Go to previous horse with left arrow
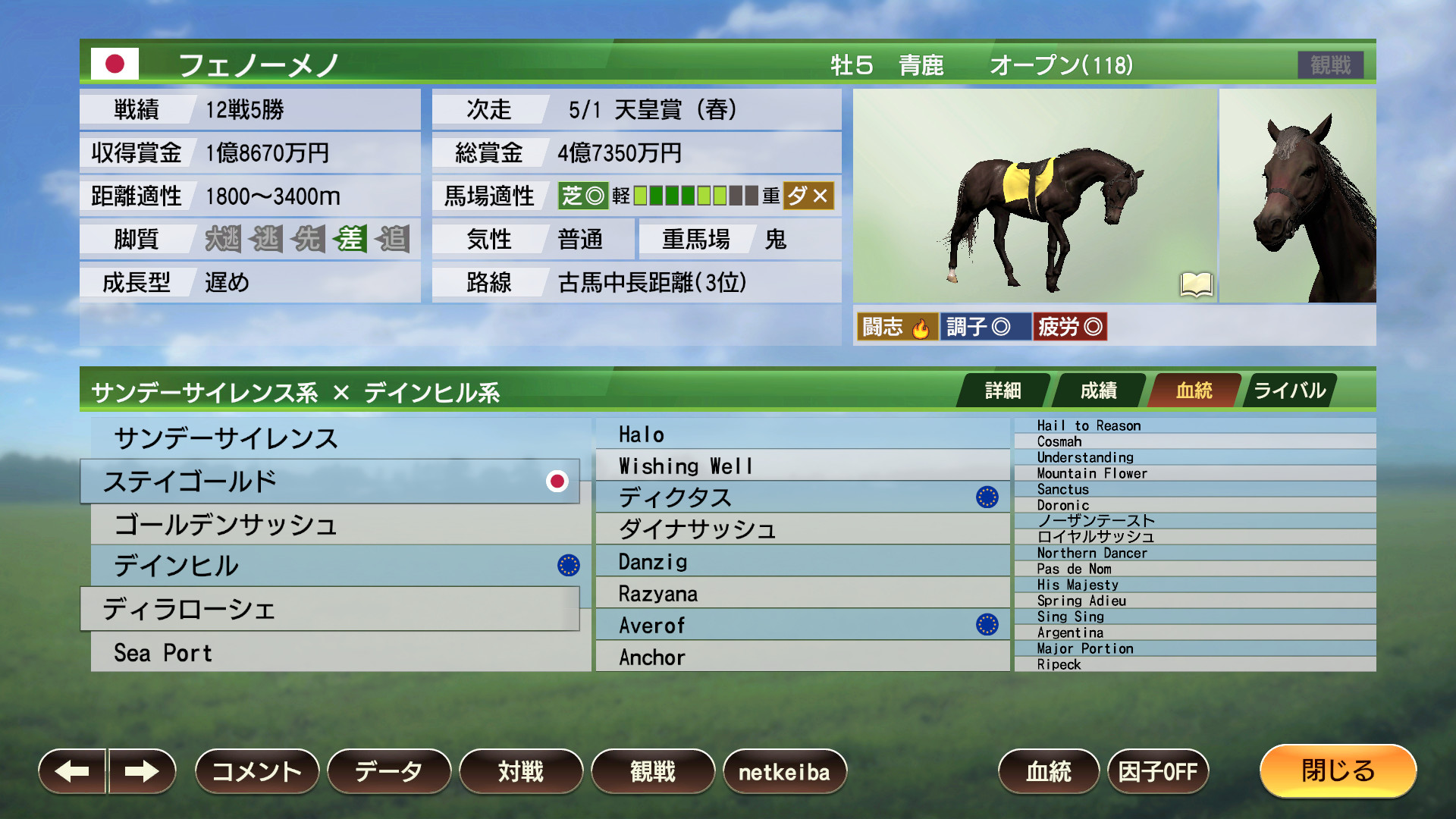Image resolution: width=1456 pixels, height=819 pixels. click(x=72, y=771)
